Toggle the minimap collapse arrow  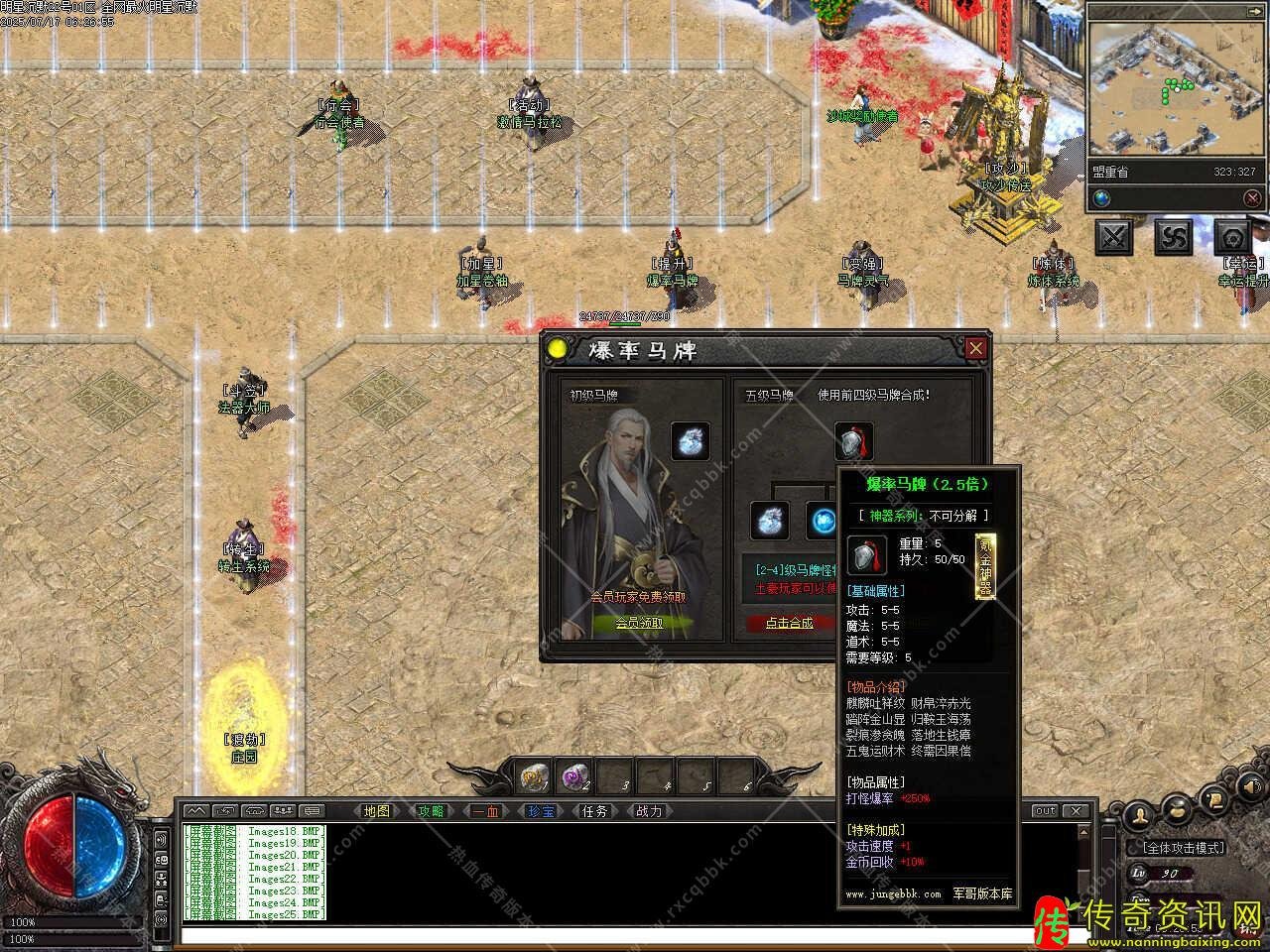[x=1253, y=198]
